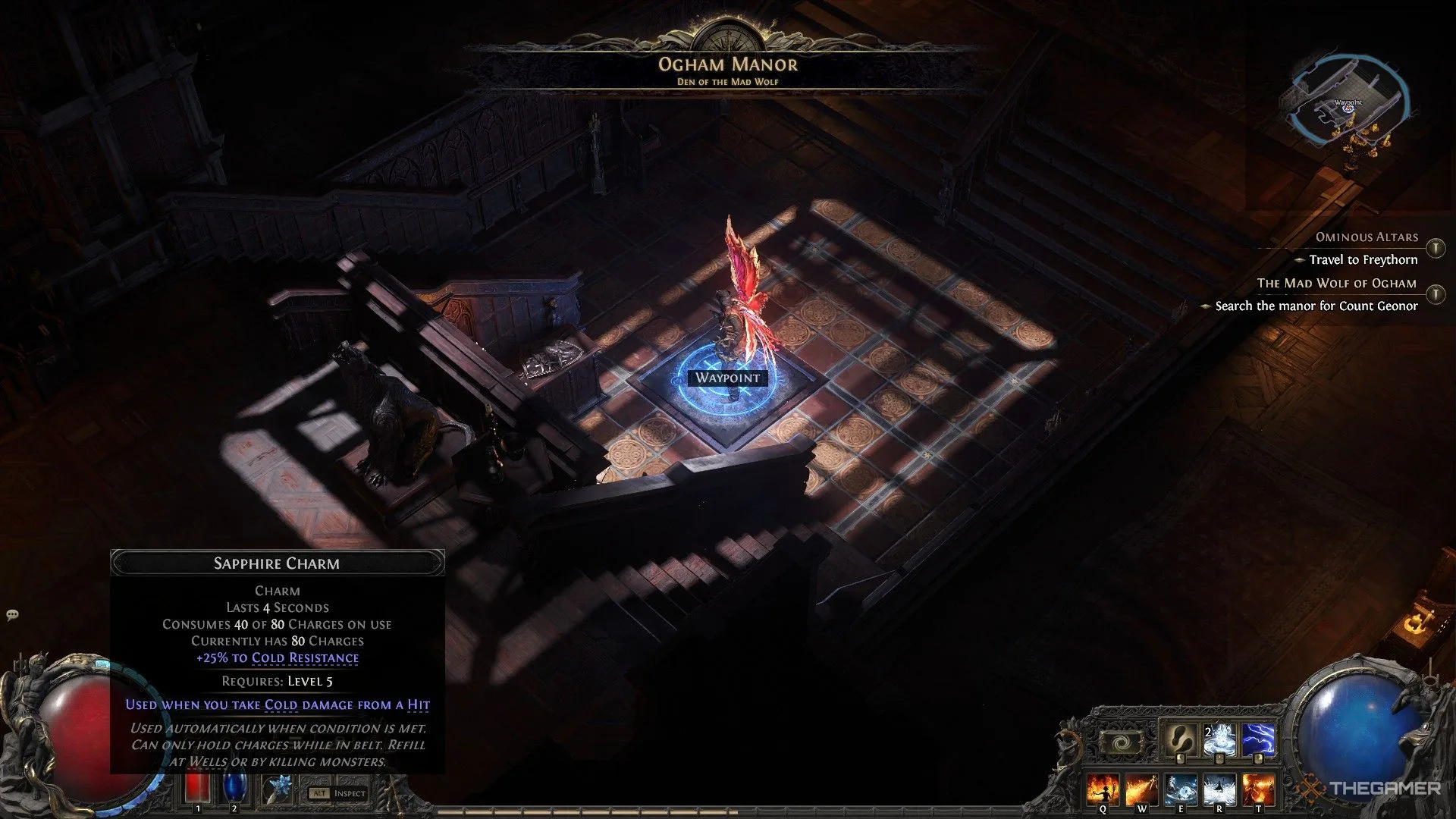The width and height of the screenshot is (1456, 819).
Task: Cast the frost skill bound to E
Action: pyautogui.click(x=1181, y=790)
